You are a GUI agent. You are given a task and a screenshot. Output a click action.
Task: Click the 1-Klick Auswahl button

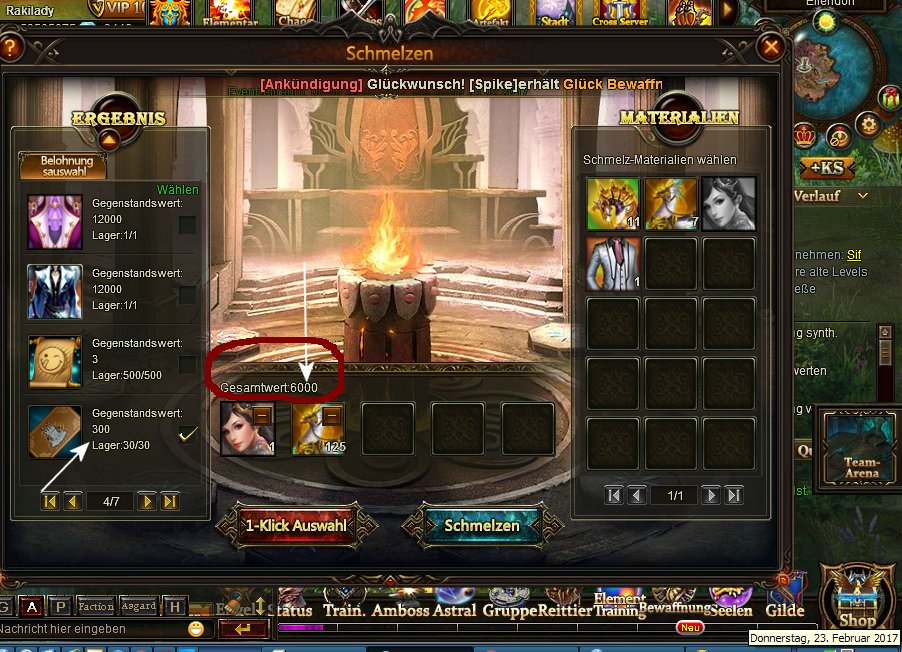point(297,525)
